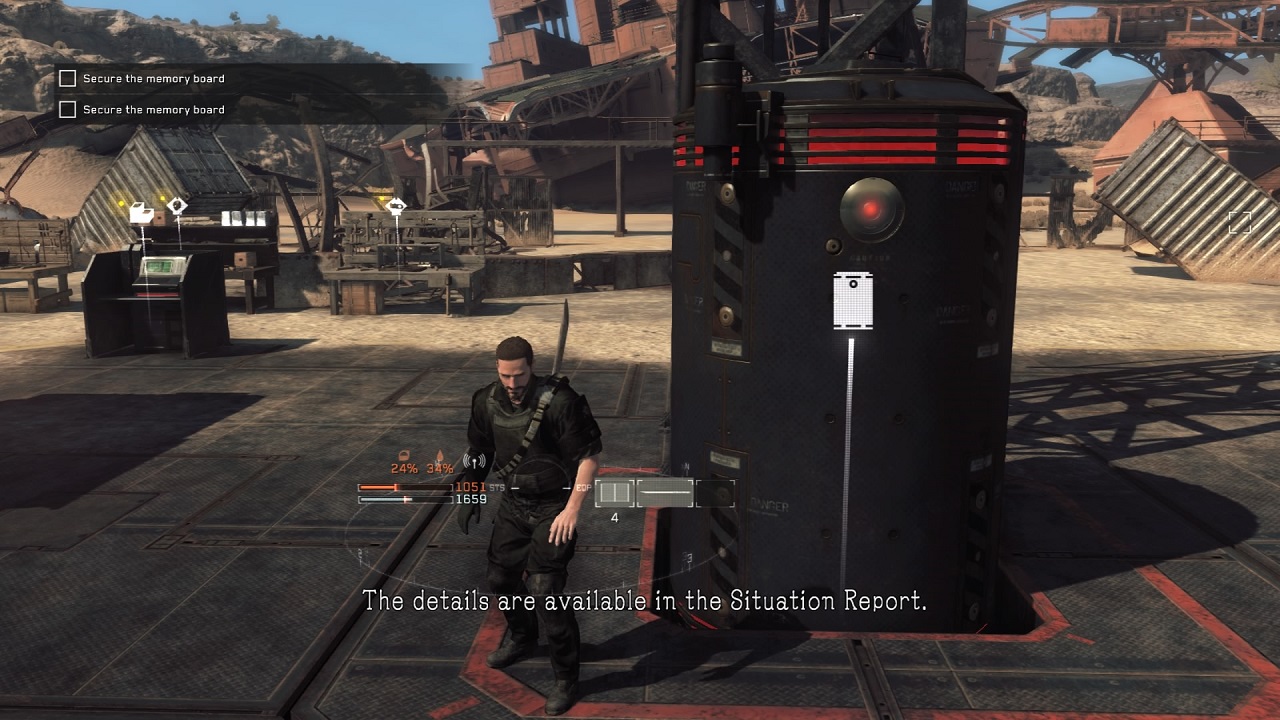Image resolution: width=1280 pixels, height=720 pixels.
Task: Click the diamond marker beside the storage box icon
Action: pos(177,206)
